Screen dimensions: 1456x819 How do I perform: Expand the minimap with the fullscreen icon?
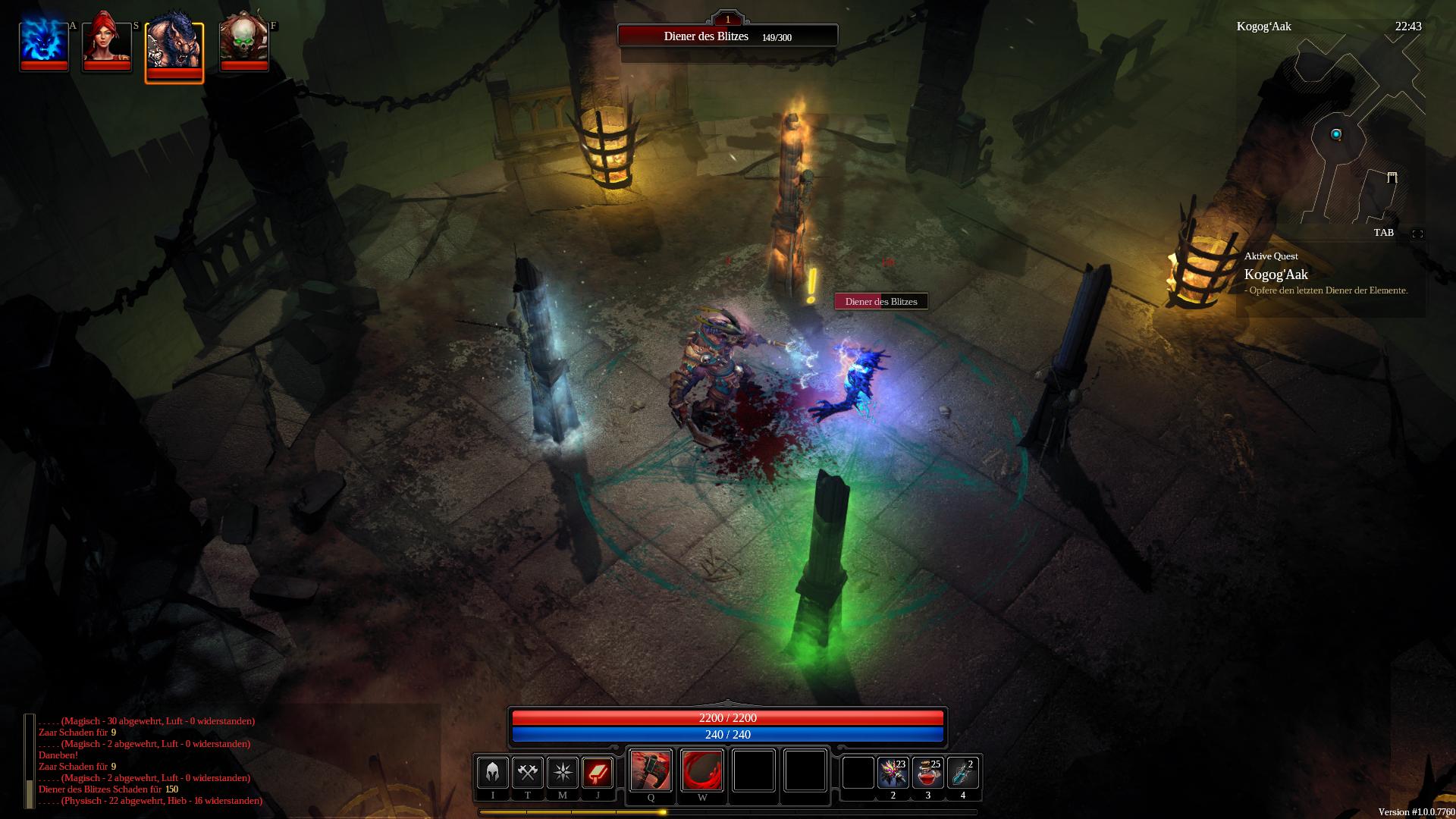click(x=1417, y=234)
